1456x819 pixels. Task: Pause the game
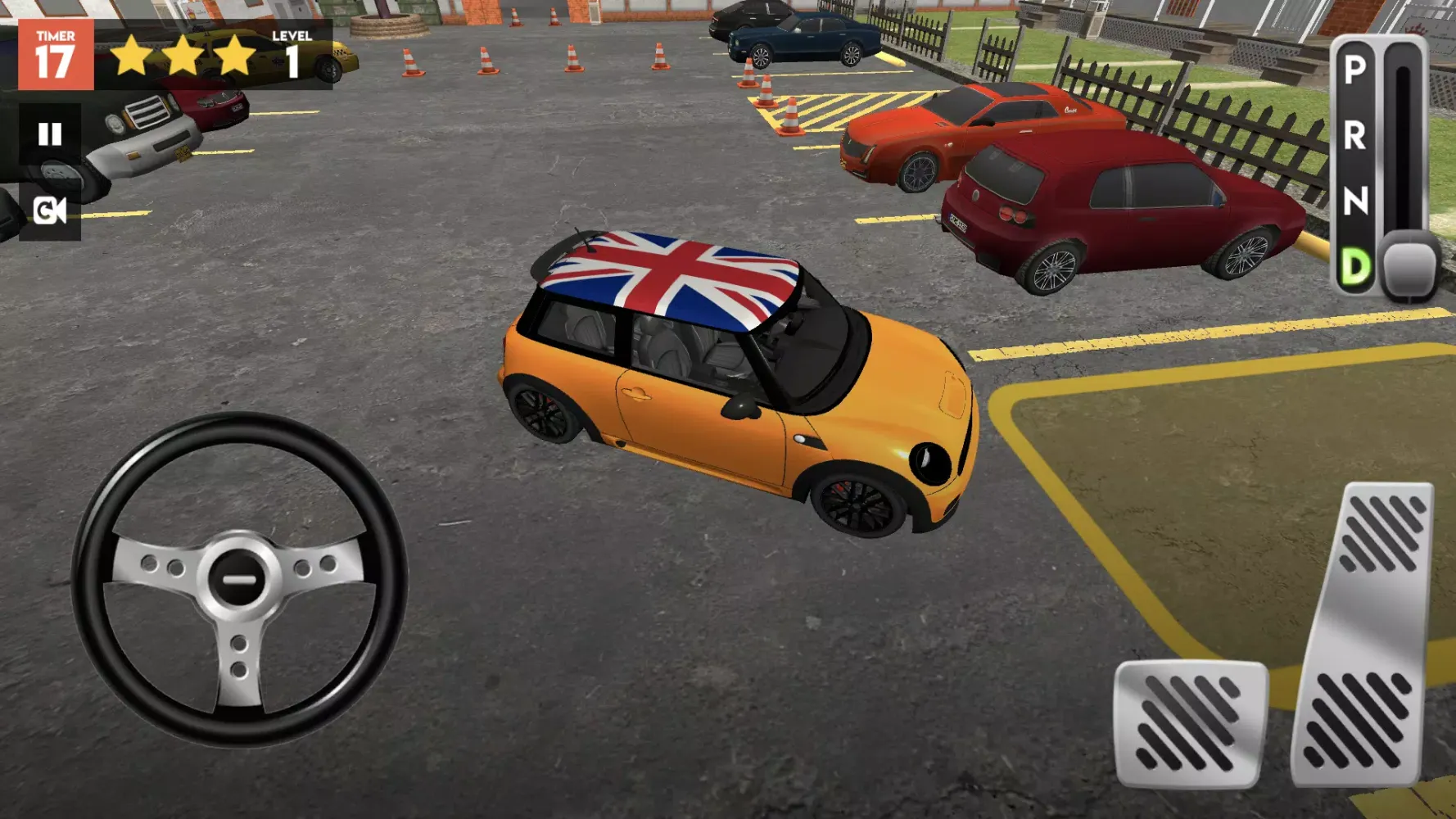pyautogui.click(x=49, y=133)
